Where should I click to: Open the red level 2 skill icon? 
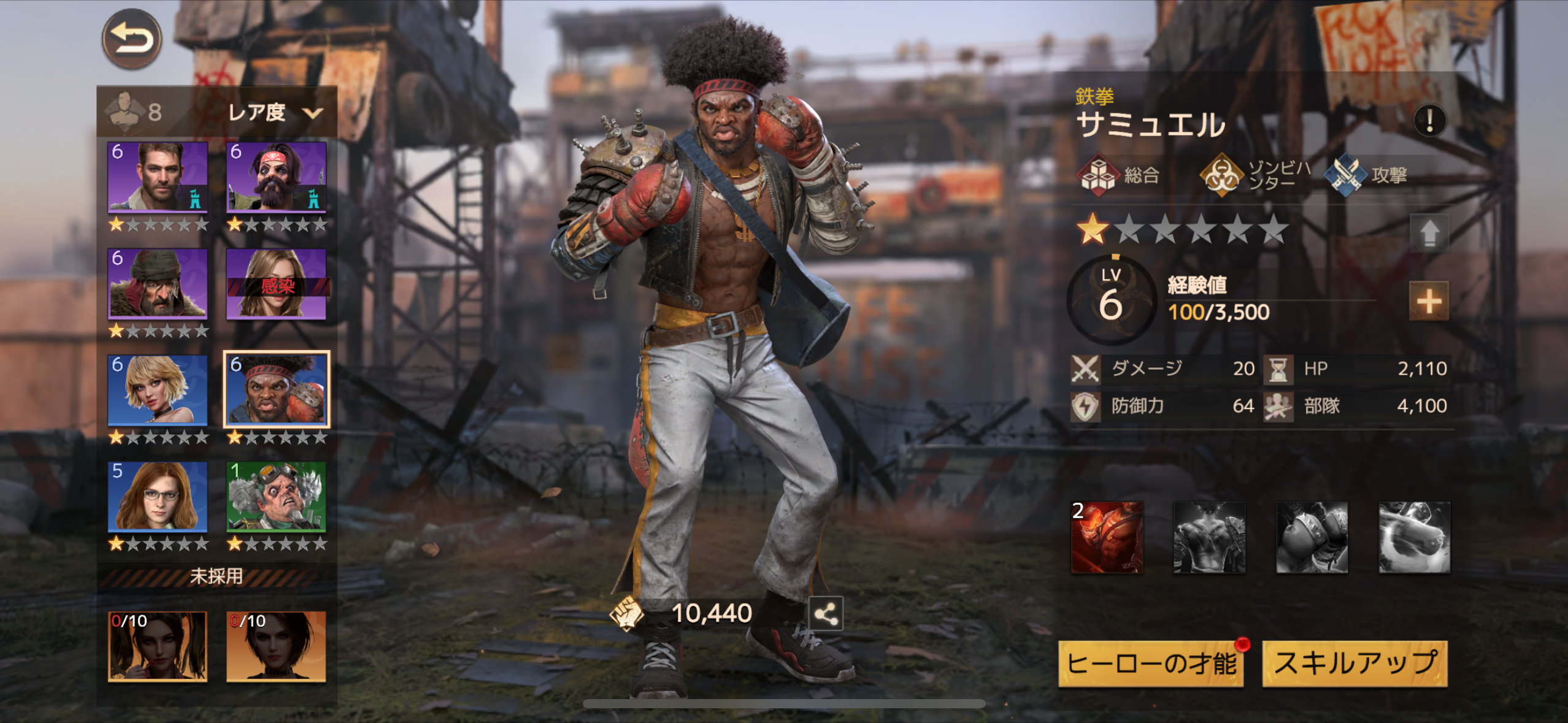(1107, 537)
